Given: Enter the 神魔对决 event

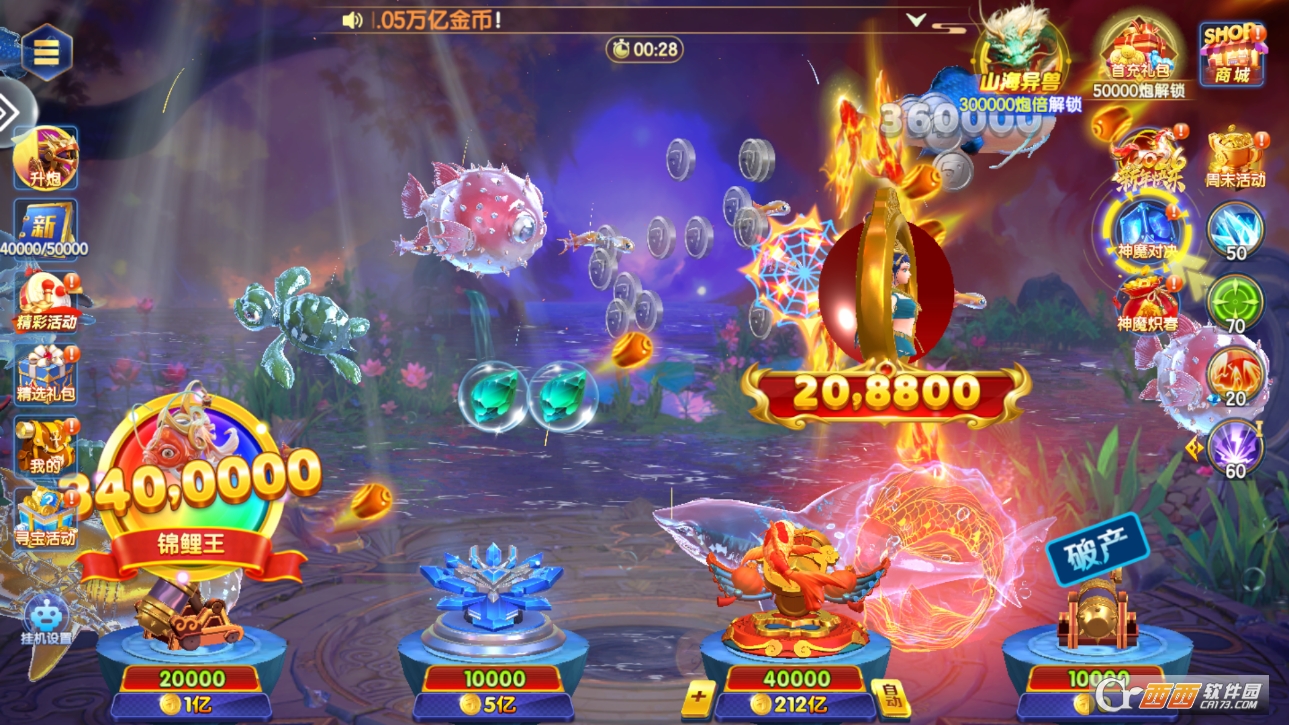Looking at the screenshot, I should click(x=1147, y=230).
